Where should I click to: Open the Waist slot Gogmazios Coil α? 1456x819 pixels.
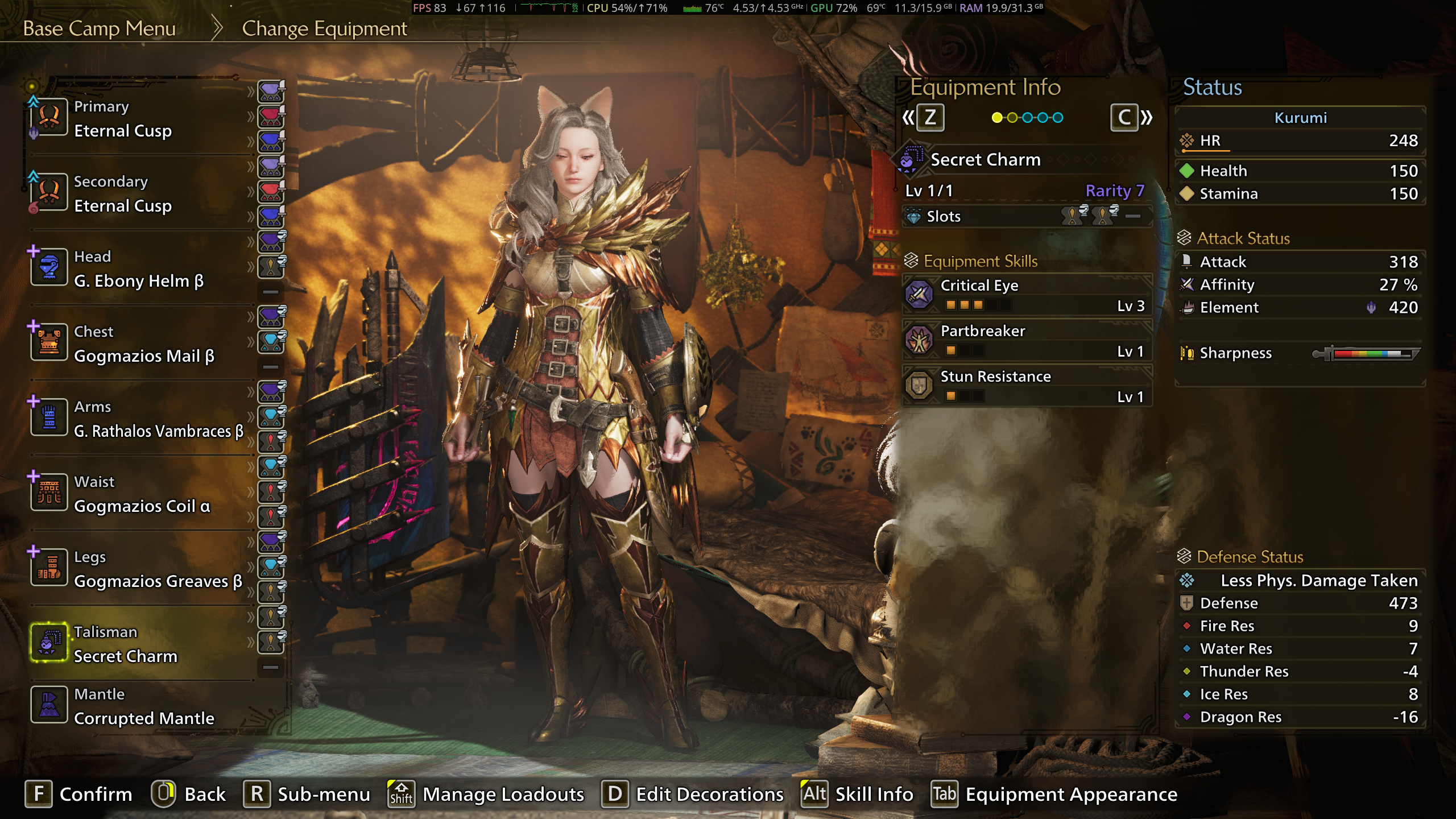tap(142, 494)
